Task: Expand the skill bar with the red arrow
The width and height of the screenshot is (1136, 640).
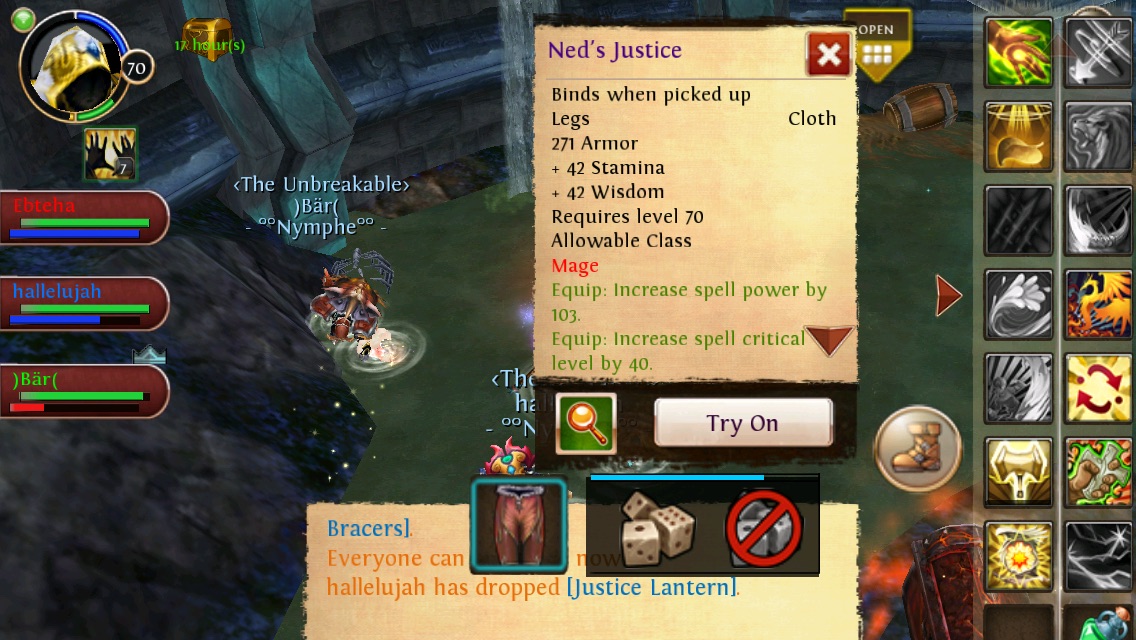Action: click(x=948, y=294)
